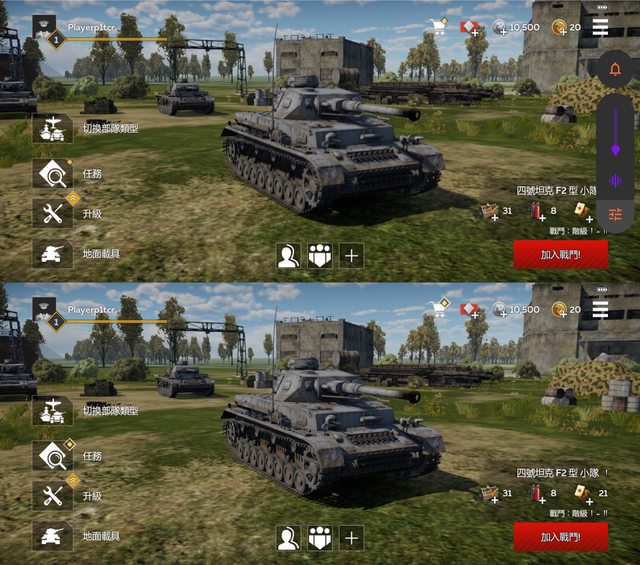The width and height of the screenshot is (640, 565).
Task: Tap the orange bell notification icon
Action: point(615,70)
